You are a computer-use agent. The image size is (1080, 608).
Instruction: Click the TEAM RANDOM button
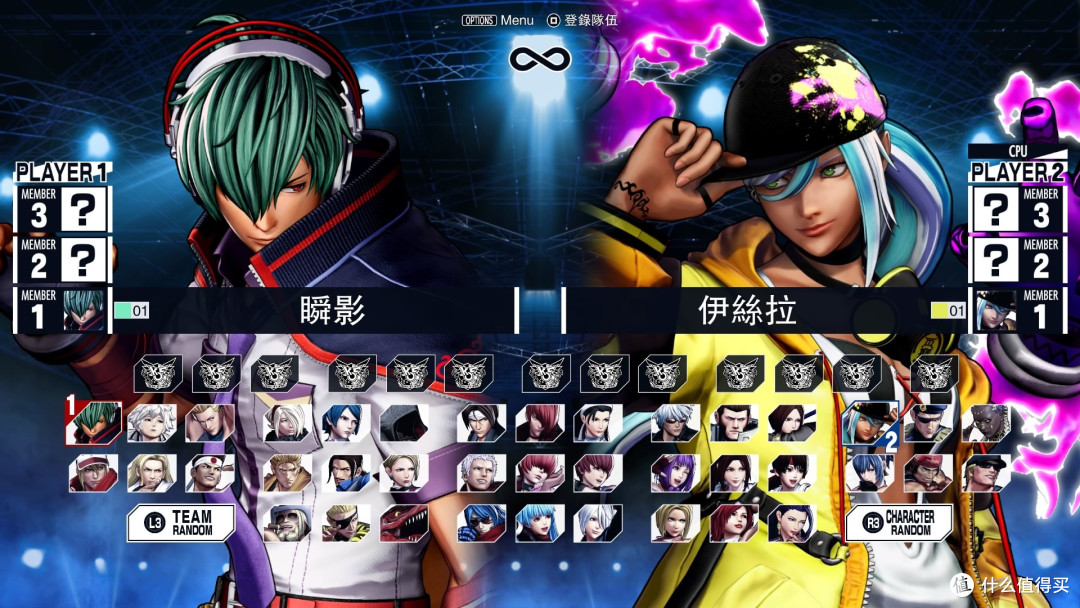[x=181, y=523]
